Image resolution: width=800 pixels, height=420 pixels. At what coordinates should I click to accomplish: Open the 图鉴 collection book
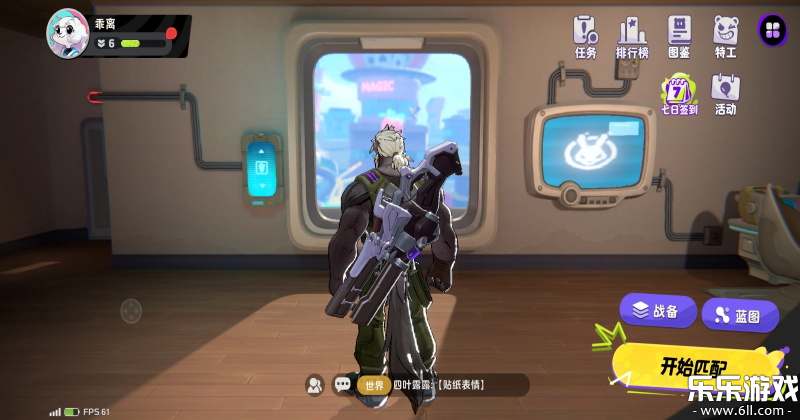679,36
